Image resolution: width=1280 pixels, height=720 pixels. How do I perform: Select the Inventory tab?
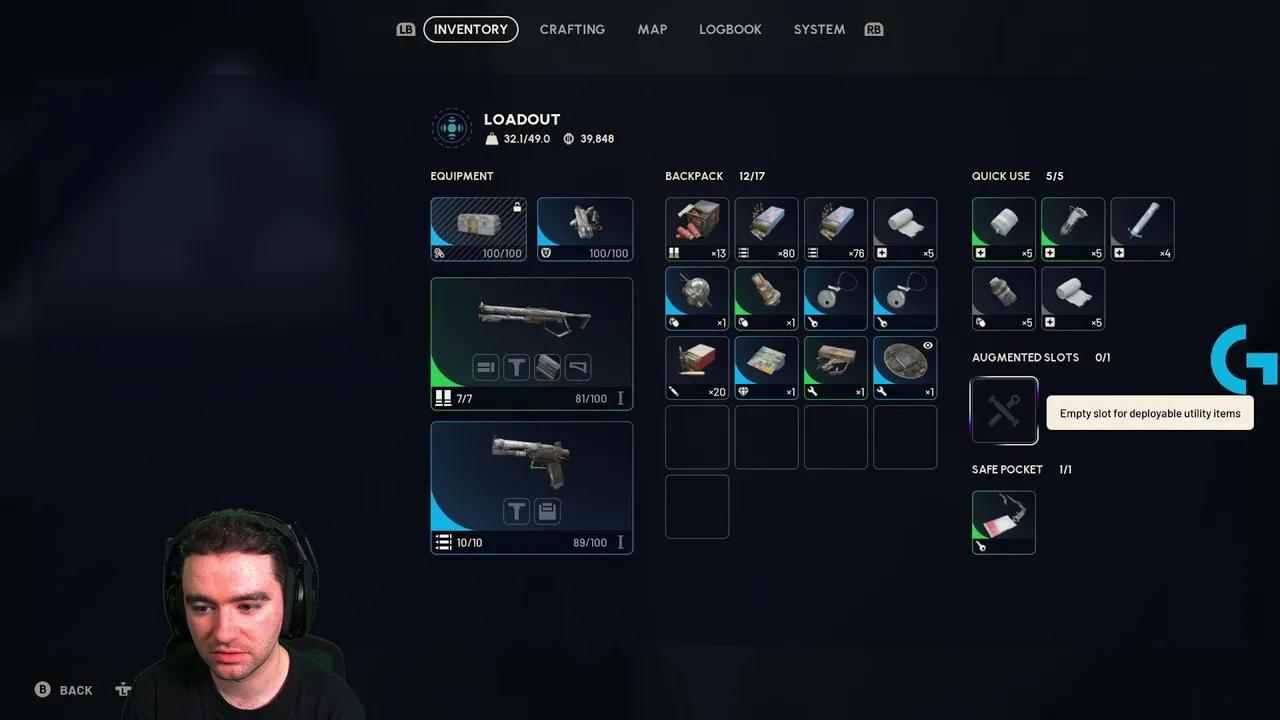point(471,29)
